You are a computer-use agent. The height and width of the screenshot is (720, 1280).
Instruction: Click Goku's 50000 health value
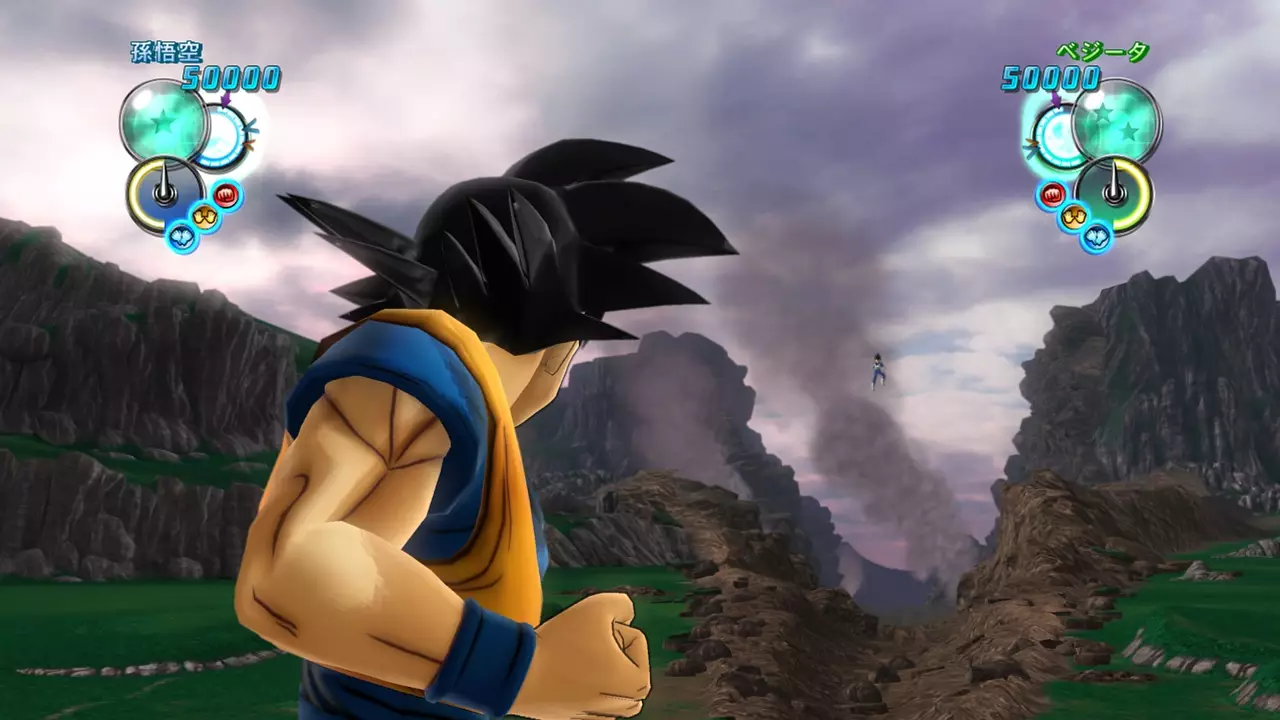(228, 75)
